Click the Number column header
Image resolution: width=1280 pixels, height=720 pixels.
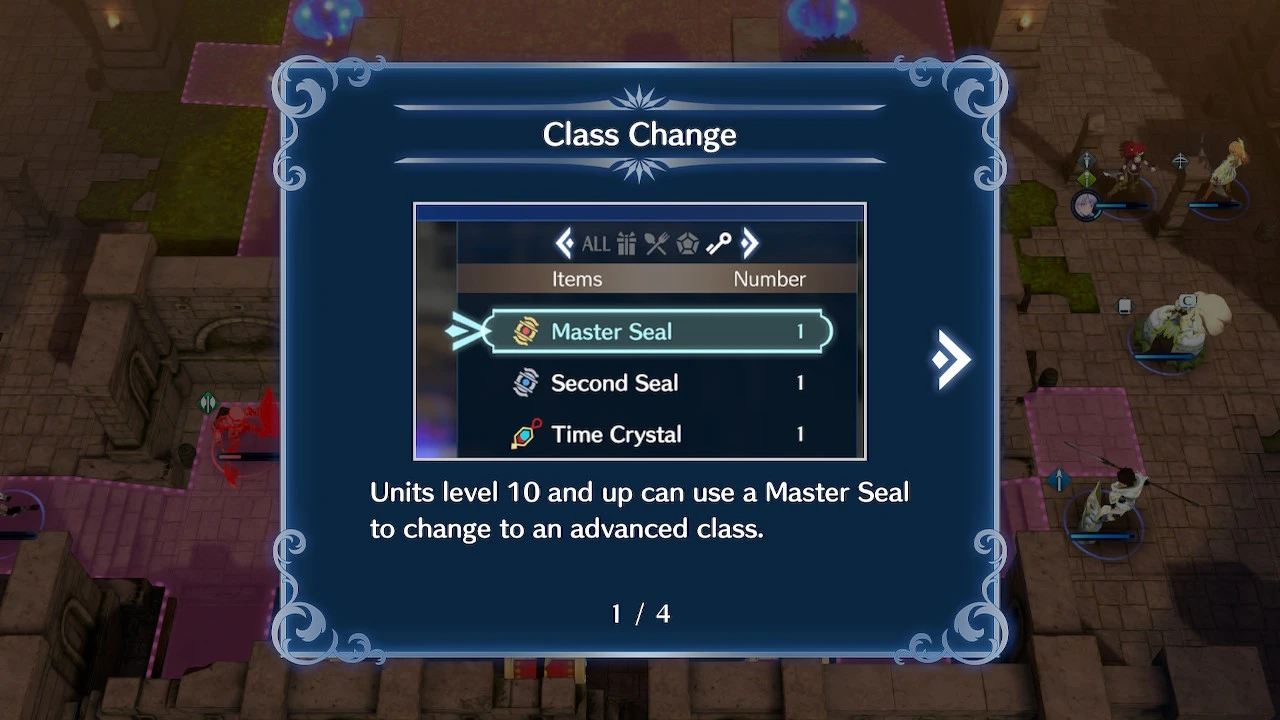[x=770, y=279]
